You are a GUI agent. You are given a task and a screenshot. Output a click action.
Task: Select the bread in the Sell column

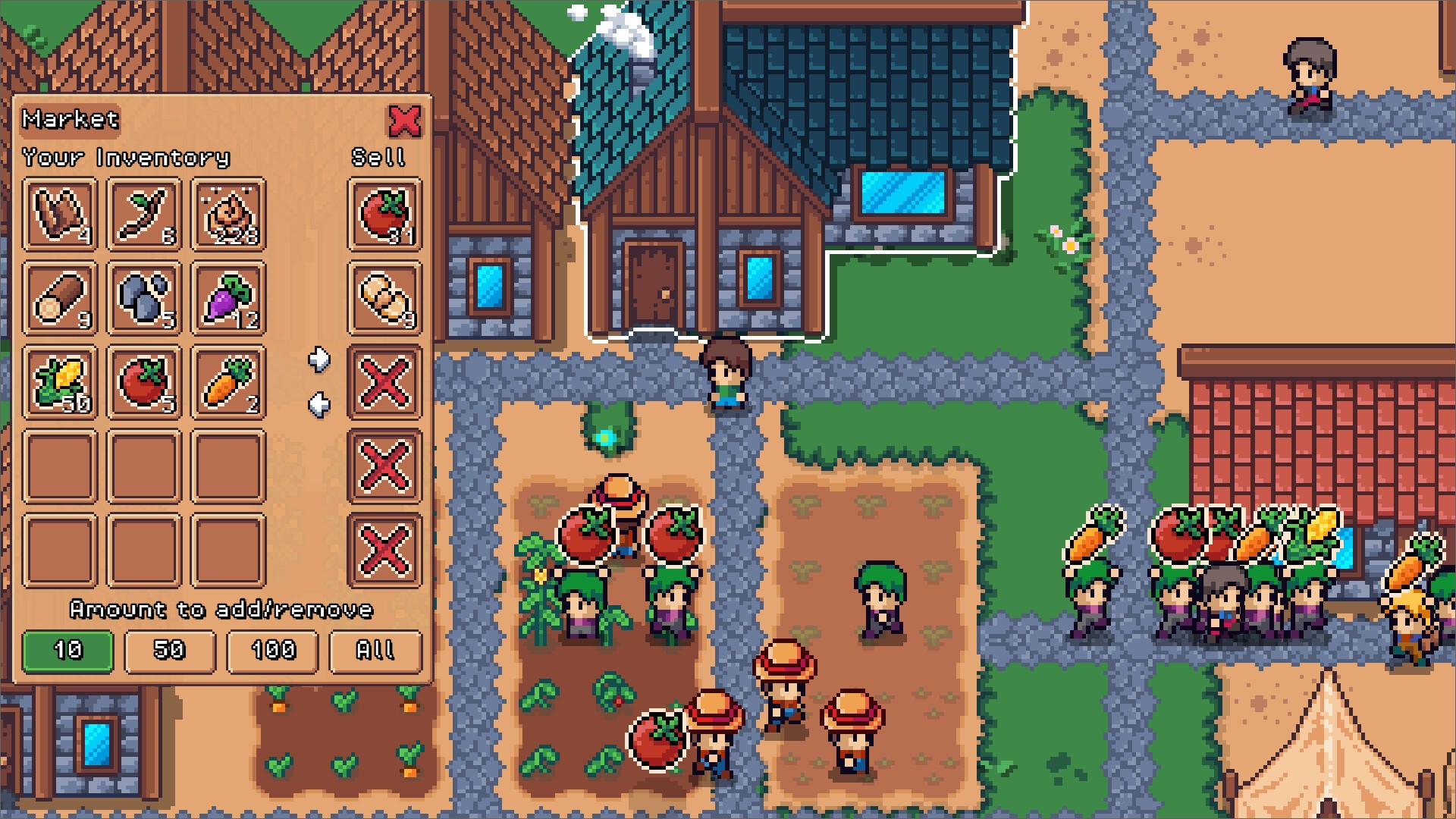[384, 299]
